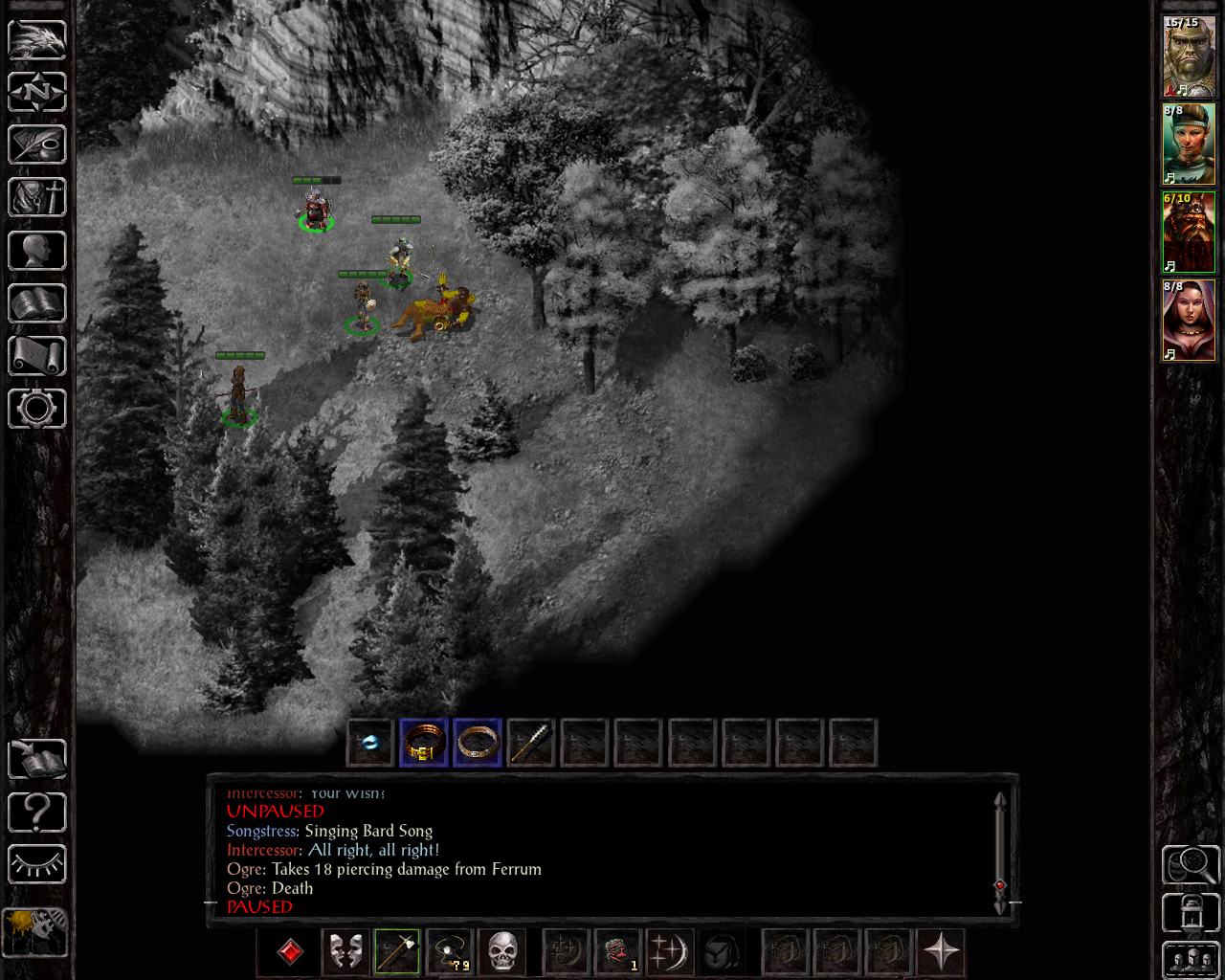Screen dimensions: 1225x980
Task: Select the hooded woman's portrait
Action: tap(1189, 321)
